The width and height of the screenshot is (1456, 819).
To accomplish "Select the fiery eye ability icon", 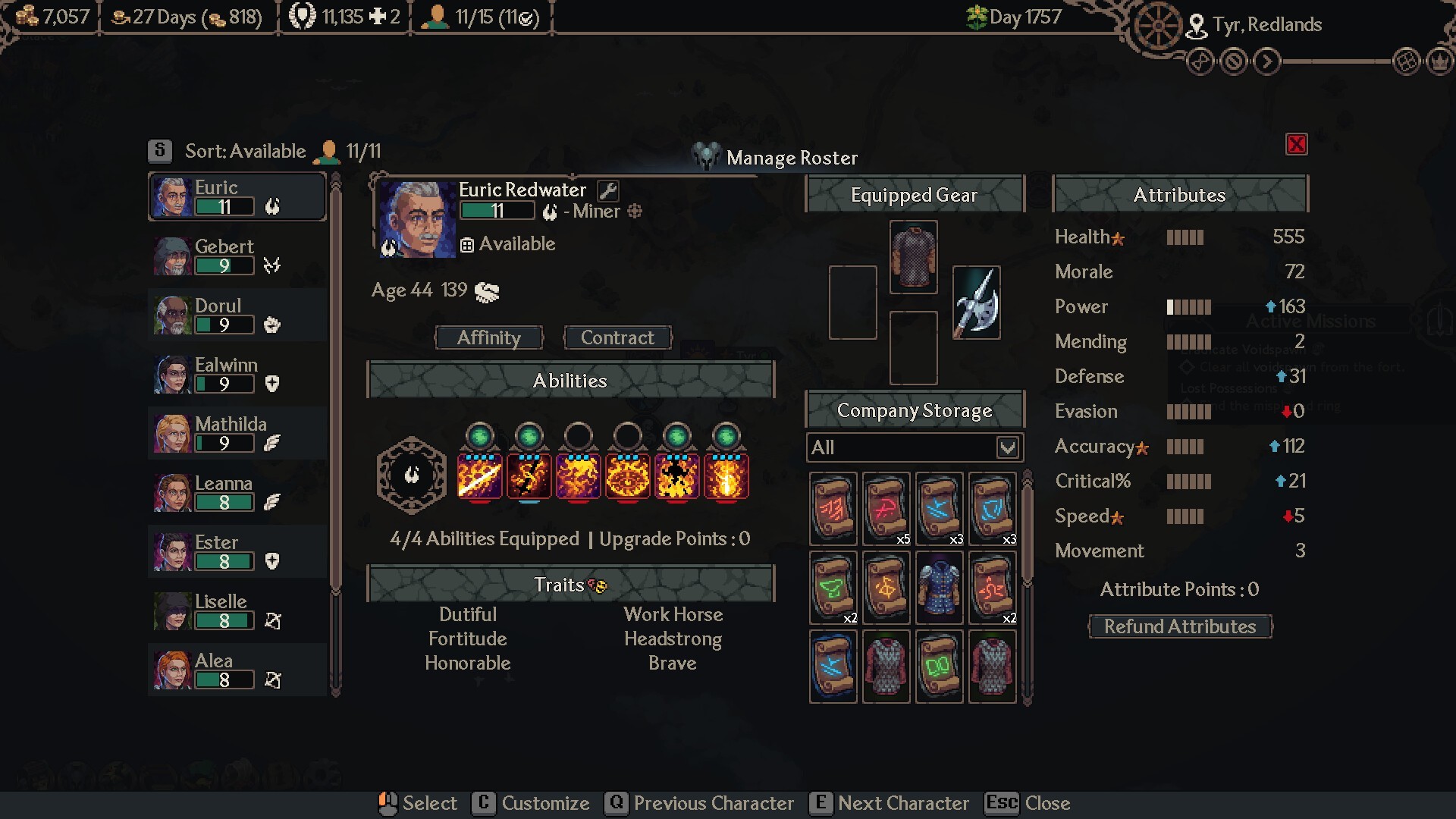I will point(627,476).
